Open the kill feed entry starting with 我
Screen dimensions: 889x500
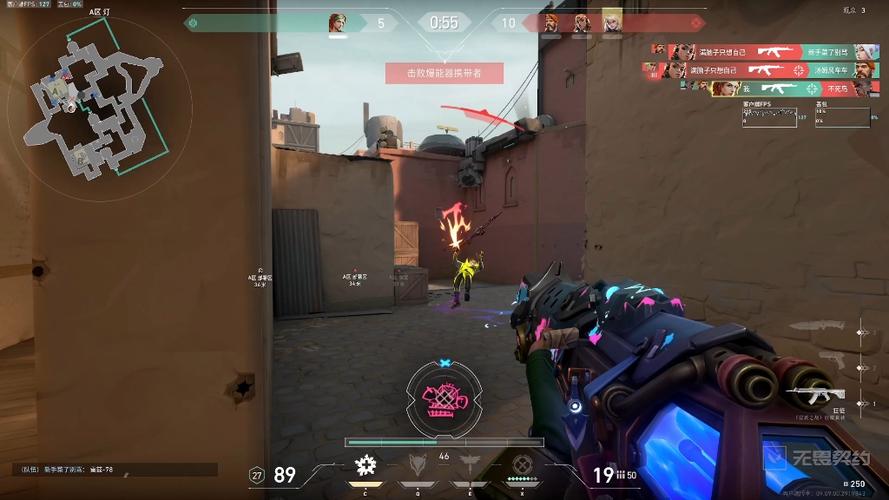click(759, 88)
